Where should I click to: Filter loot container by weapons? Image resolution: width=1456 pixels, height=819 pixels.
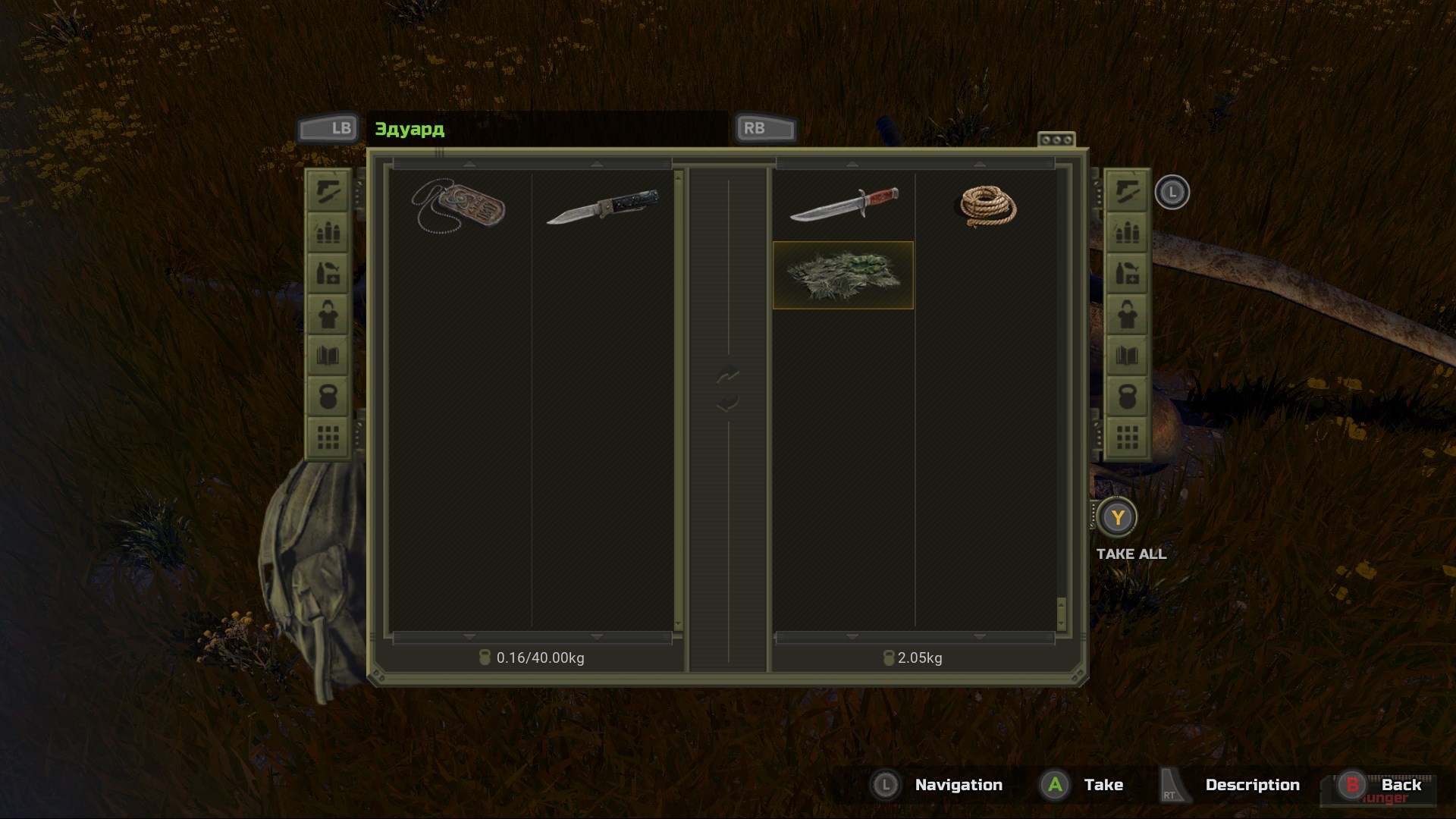(x=1127, y=190)
